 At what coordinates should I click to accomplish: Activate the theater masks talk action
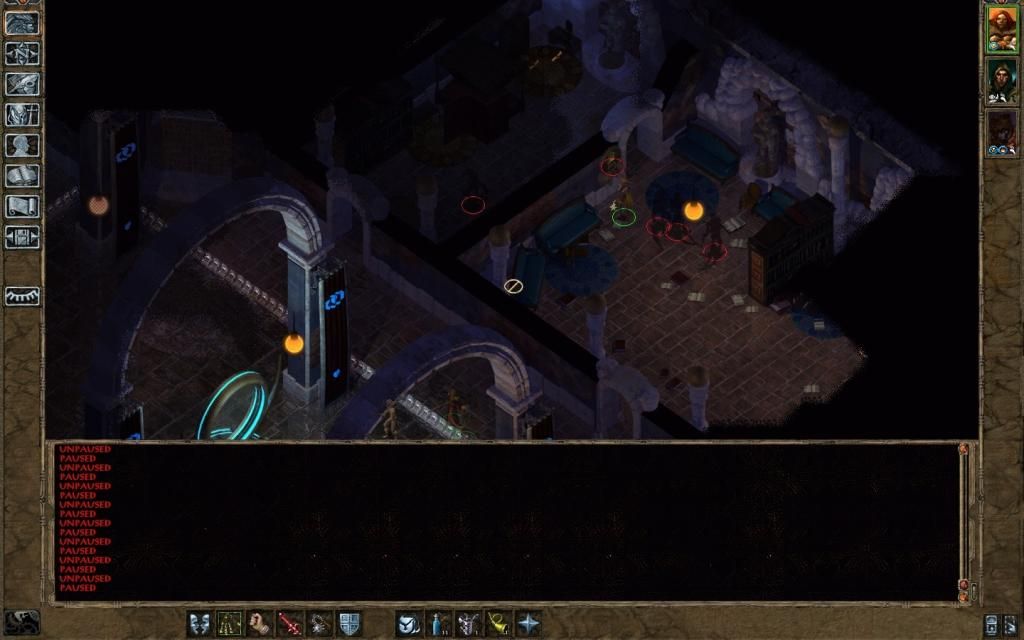pyautogui.click(x=200, y=624)
